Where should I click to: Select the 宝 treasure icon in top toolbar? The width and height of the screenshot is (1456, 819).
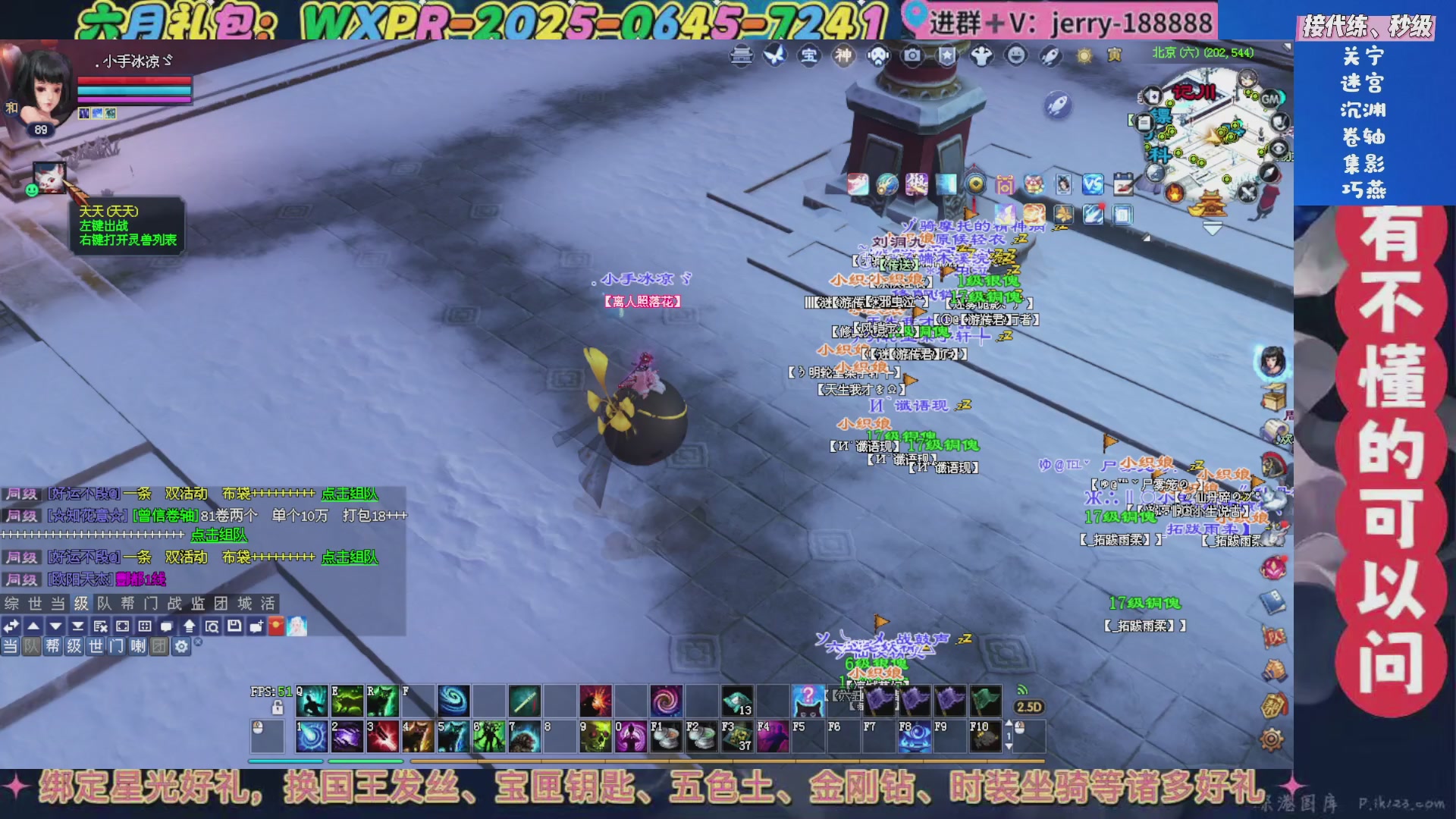pyautogui.click(x=808, y=57)
